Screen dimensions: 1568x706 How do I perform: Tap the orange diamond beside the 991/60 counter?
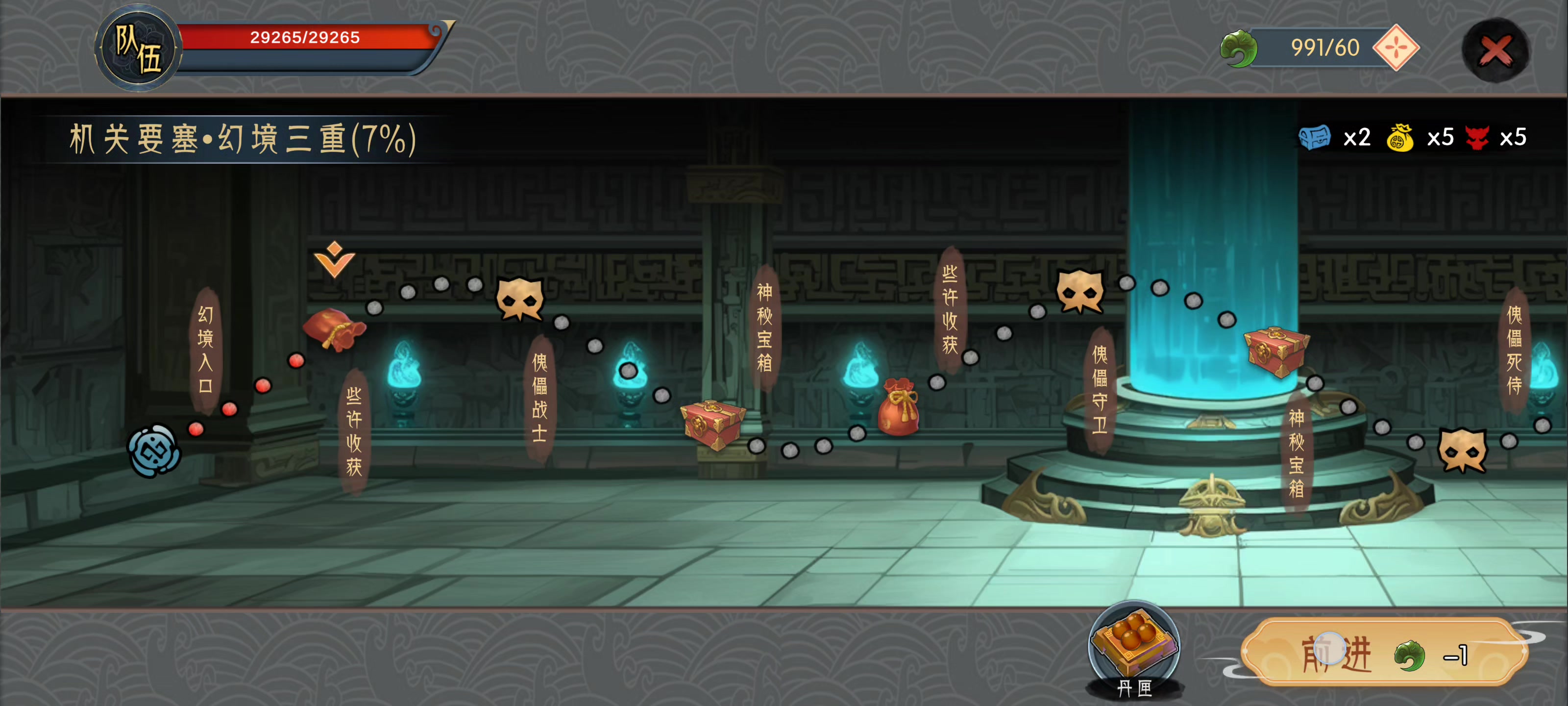[1396, 48]
